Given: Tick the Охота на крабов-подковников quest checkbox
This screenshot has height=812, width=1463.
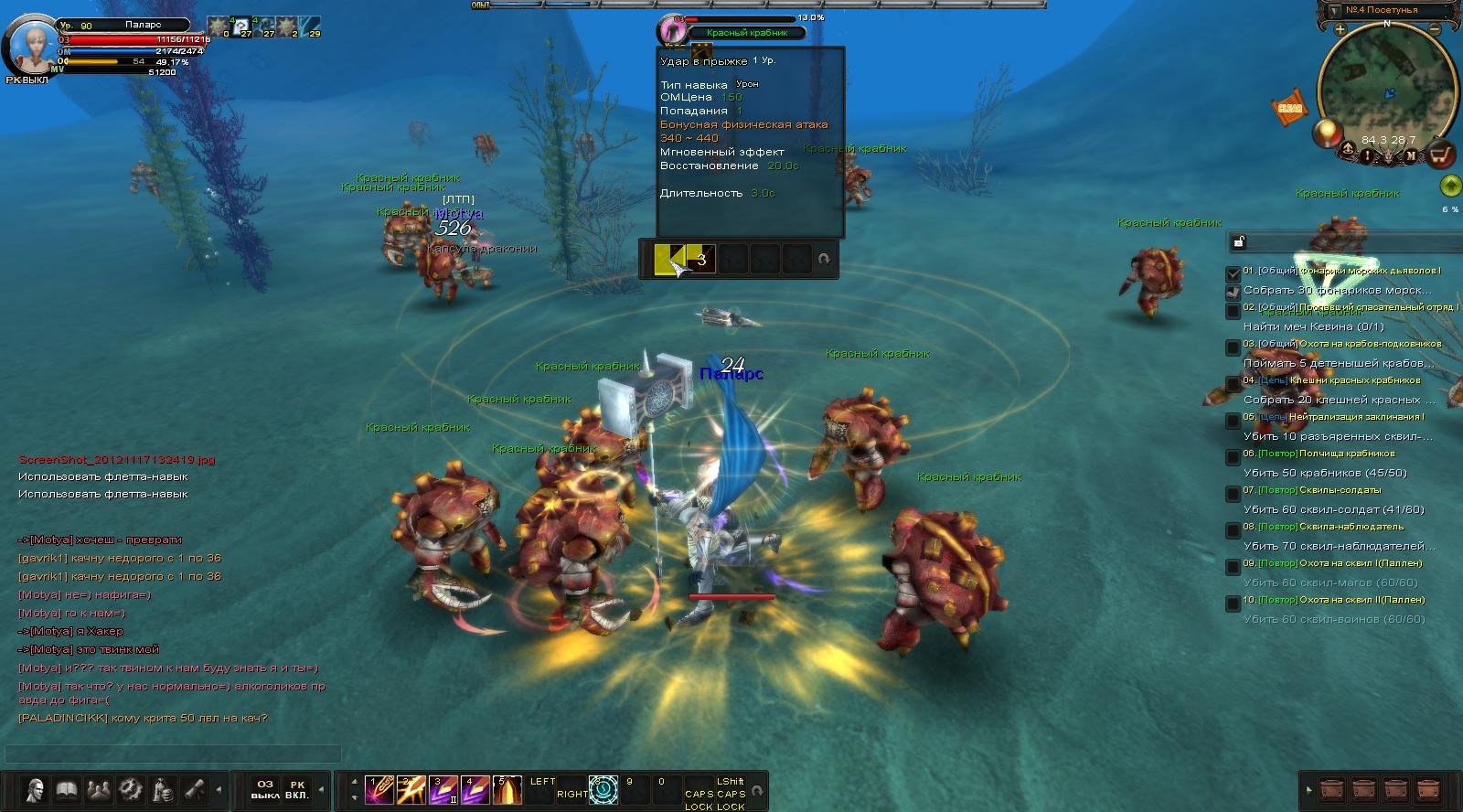Looking at the screenshot, I should point(1233,347).
